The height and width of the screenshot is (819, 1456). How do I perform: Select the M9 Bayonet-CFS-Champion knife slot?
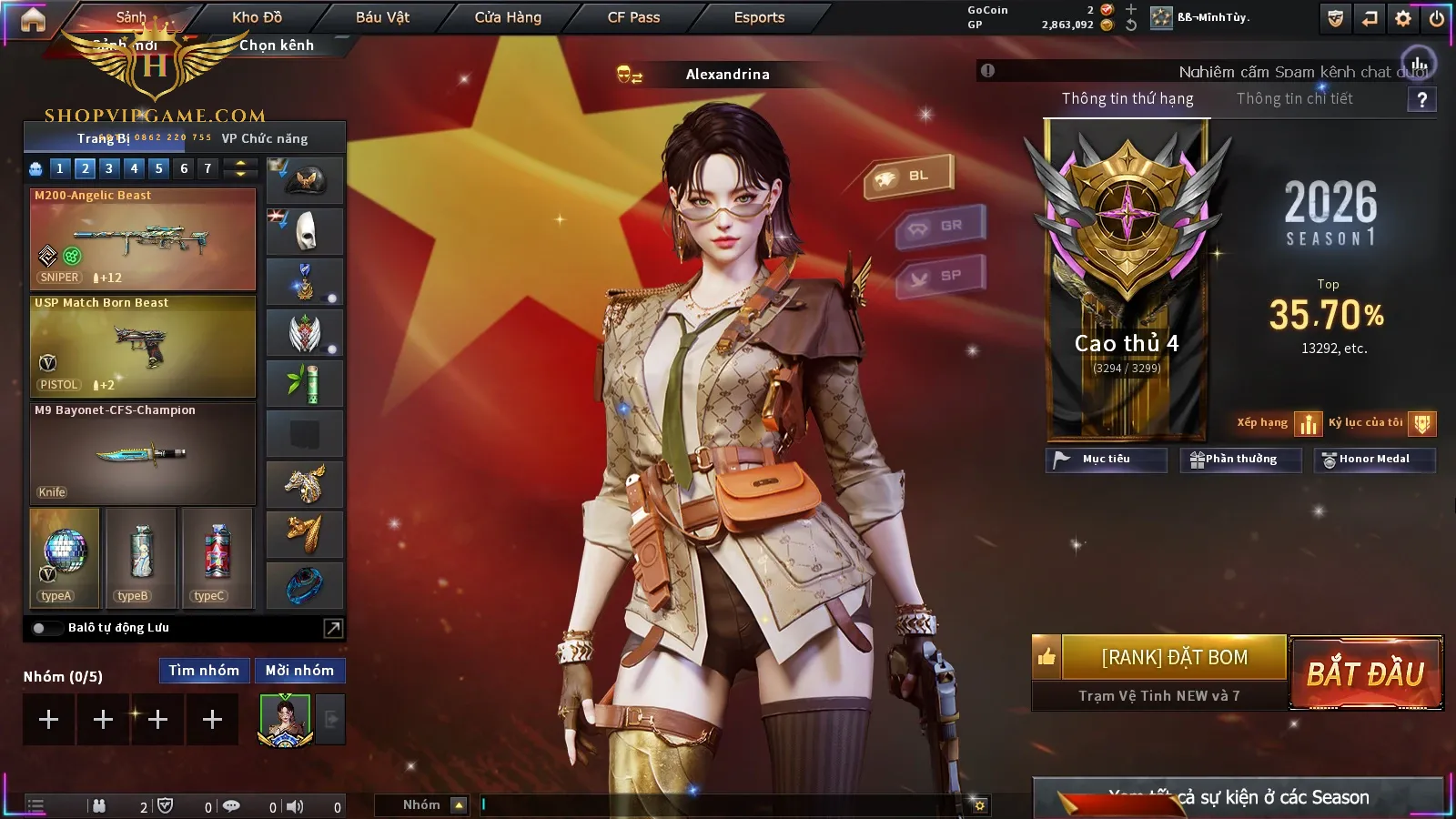click(x=143, y=453)
